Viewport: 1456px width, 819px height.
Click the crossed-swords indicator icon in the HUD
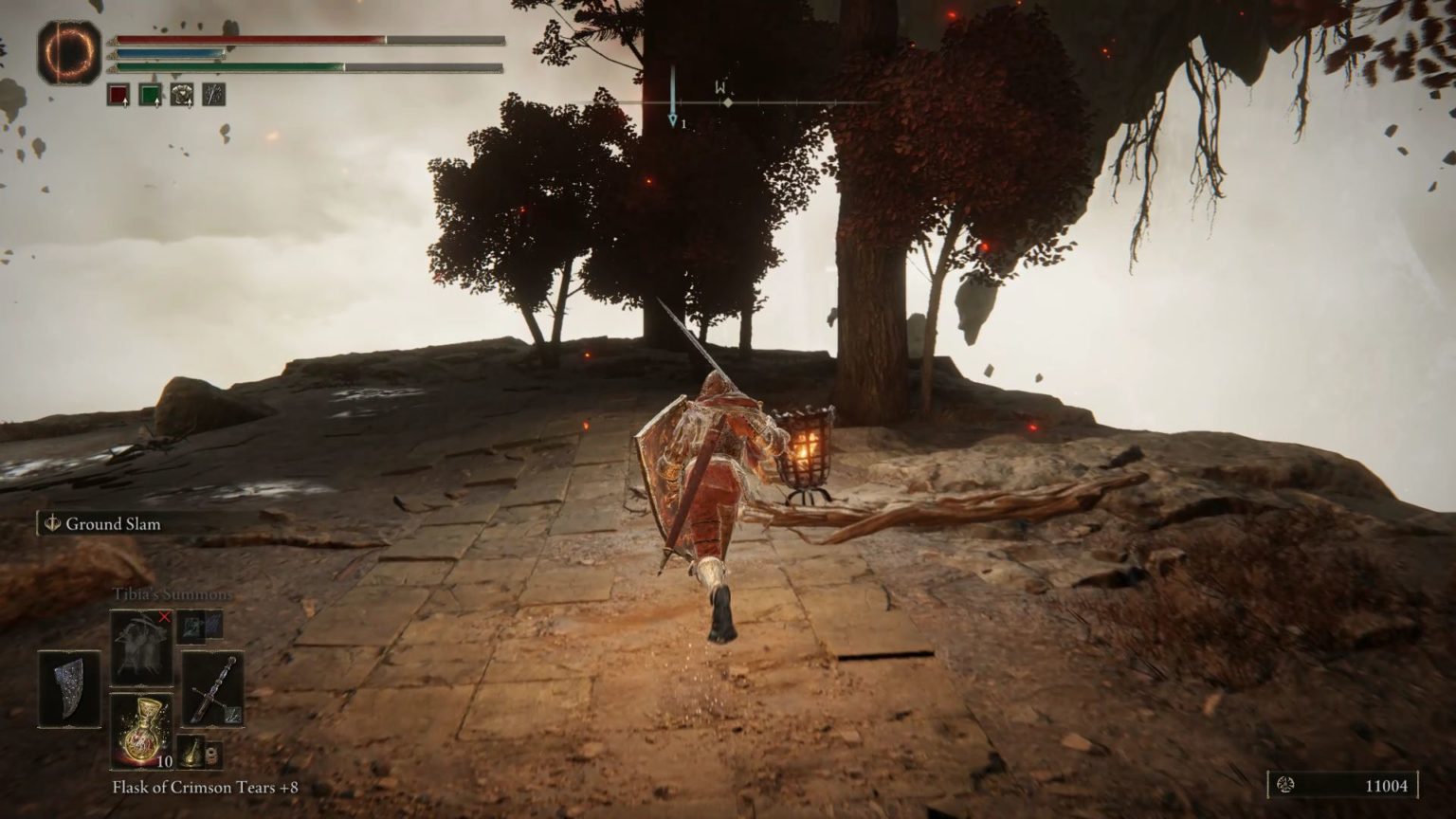[211, 94]
